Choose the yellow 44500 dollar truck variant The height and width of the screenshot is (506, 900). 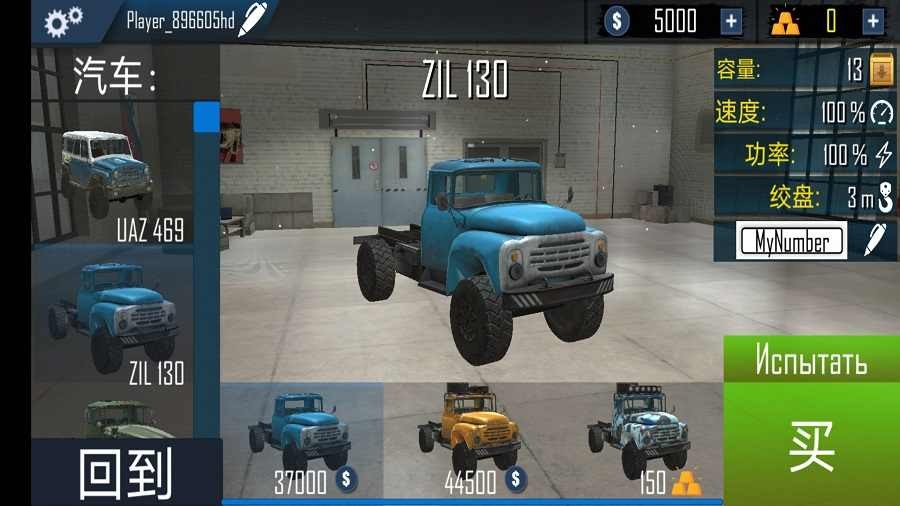469,440
